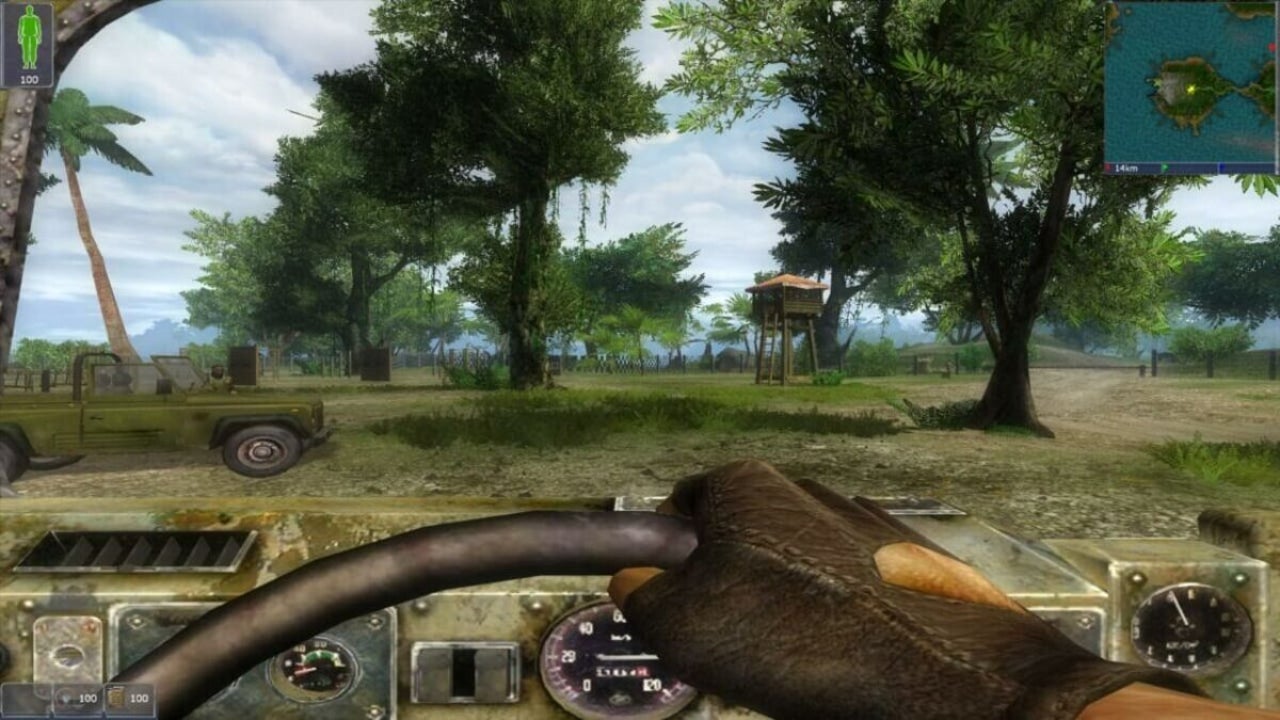
Task: Click the green health silhouette icon
Action: [x=30, y=38]
